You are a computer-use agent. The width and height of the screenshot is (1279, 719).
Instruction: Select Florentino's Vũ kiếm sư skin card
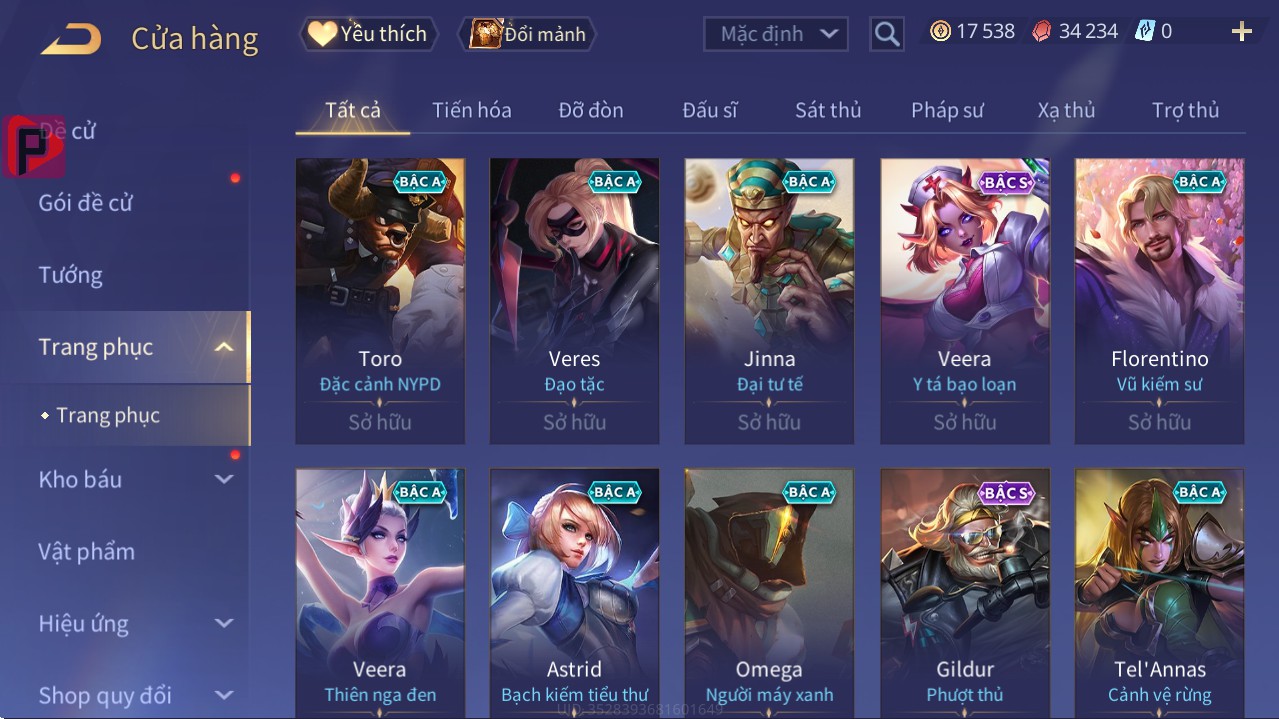coord(1159,300)
